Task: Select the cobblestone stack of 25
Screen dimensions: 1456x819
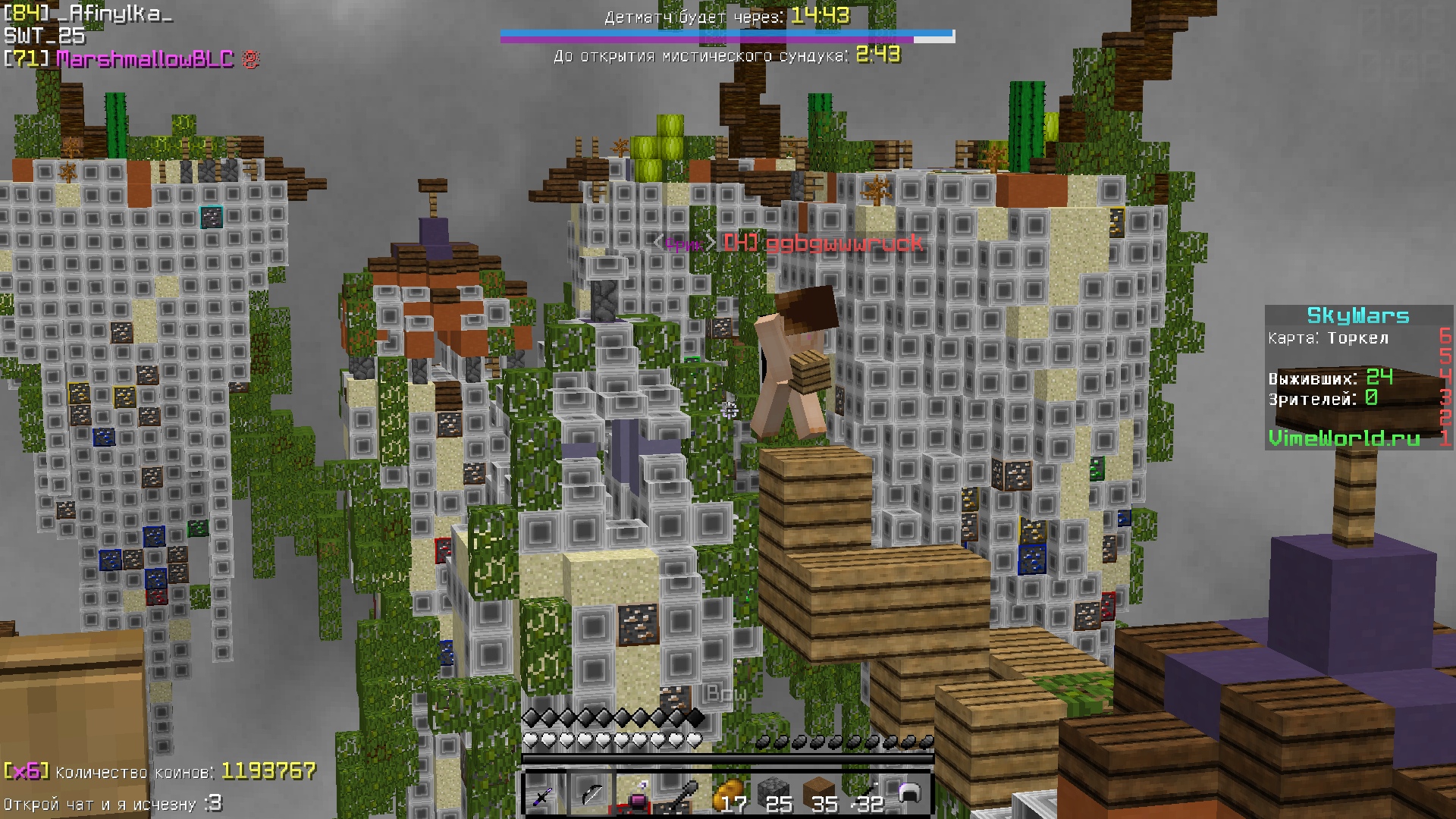Action: click(x=772, y=794)
